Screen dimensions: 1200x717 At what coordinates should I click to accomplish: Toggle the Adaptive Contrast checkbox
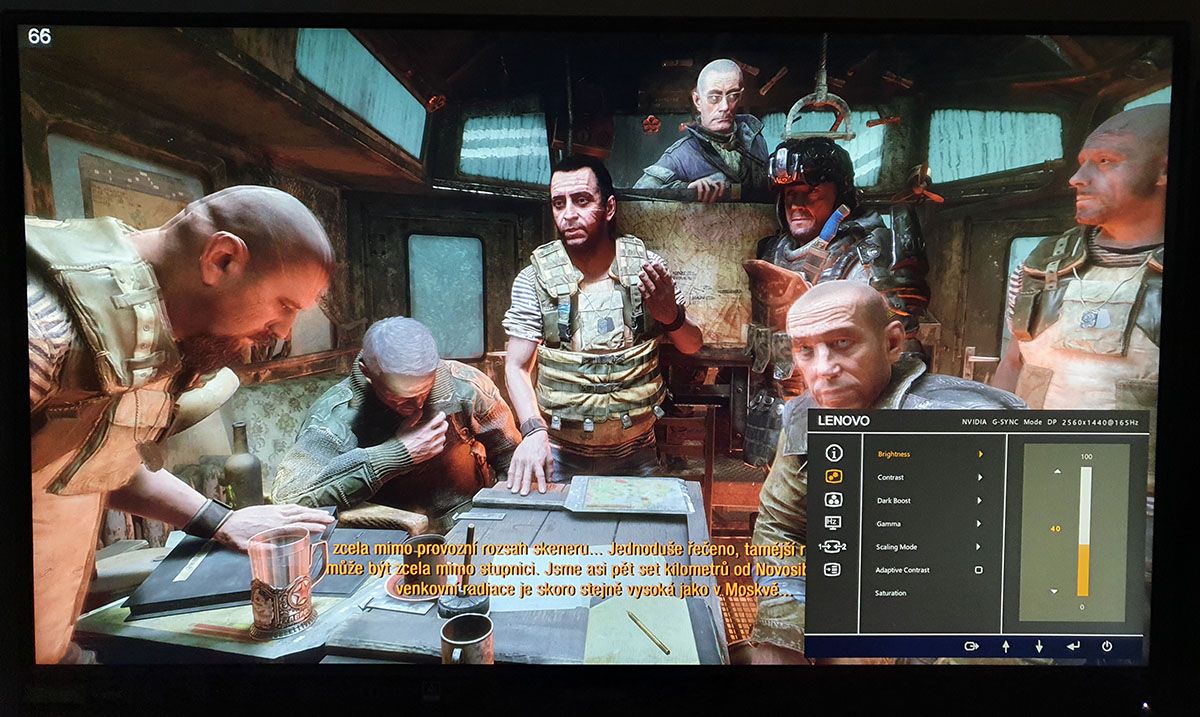[979, 570]
